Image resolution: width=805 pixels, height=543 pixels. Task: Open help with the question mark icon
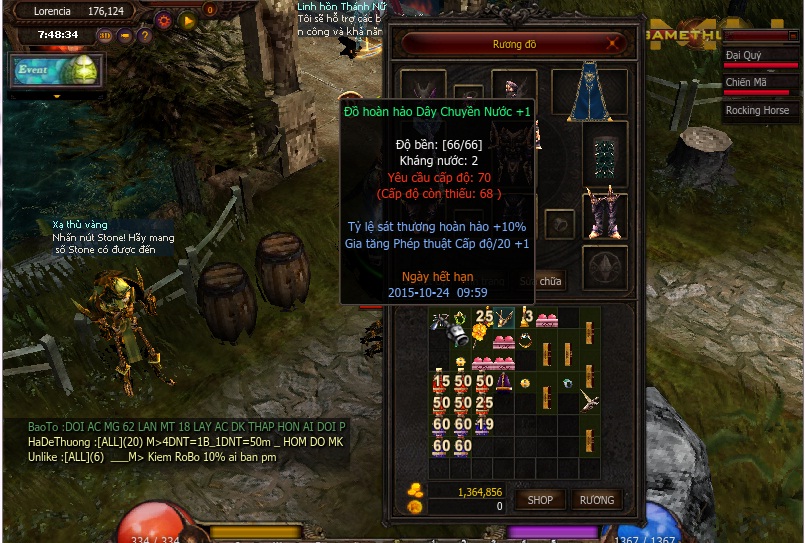click(145, 36)
